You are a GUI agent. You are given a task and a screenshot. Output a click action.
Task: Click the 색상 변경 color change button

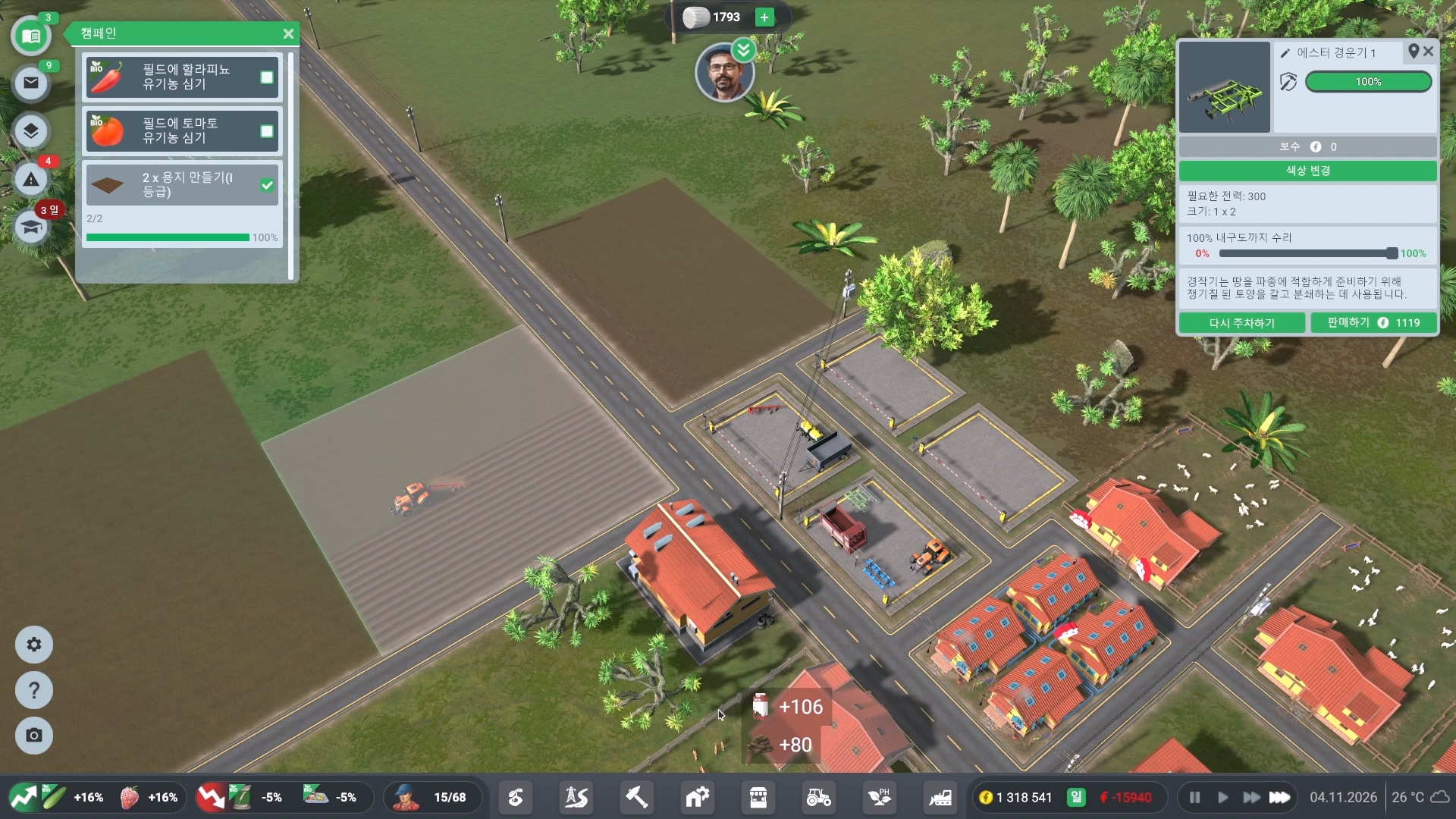pyautogui.click(x=1307, y=171)
